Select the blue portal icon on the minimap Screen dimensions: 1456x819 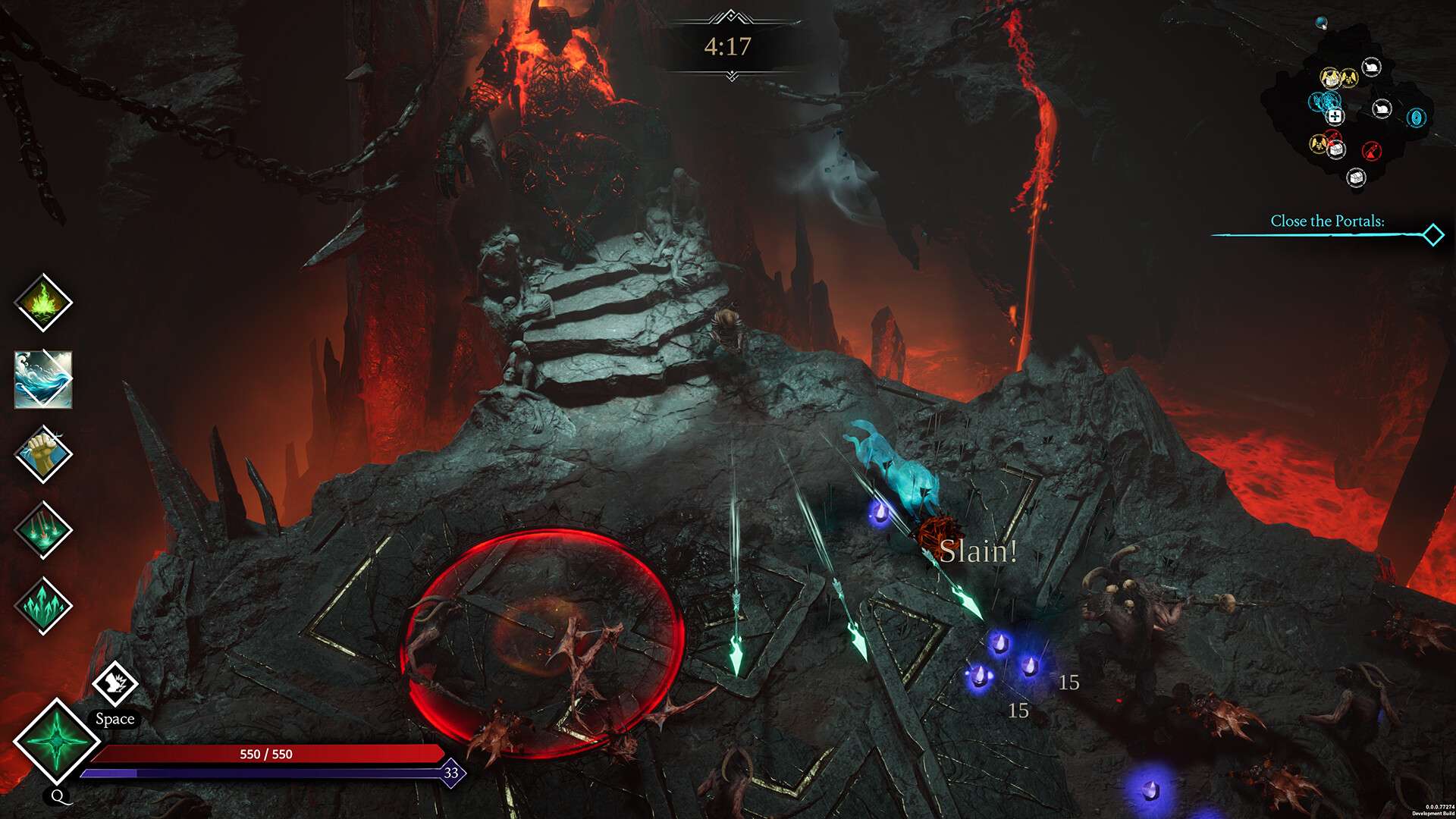pos(1417,117)
